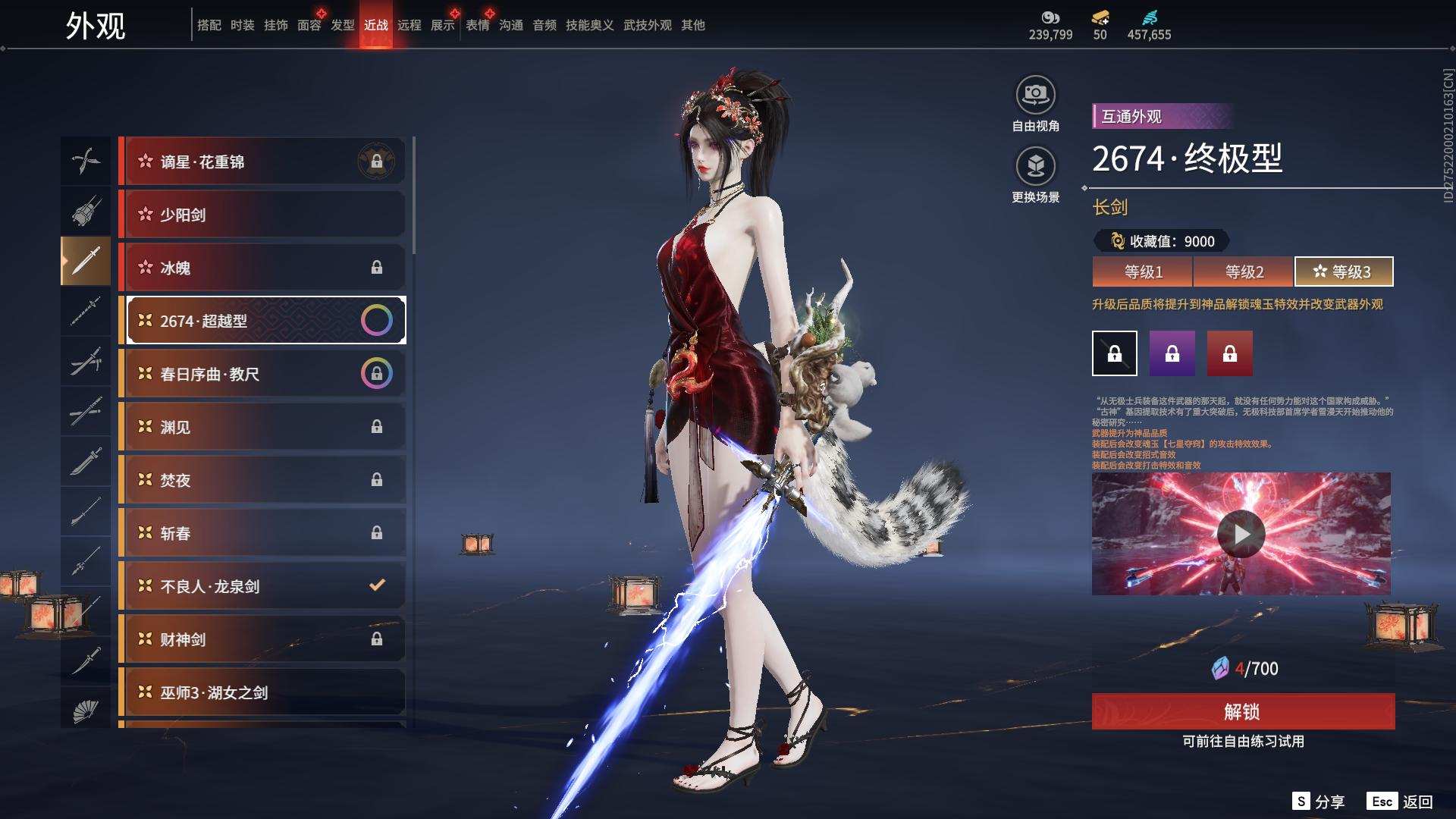Select the 发型 hairstyle tab

343,25
